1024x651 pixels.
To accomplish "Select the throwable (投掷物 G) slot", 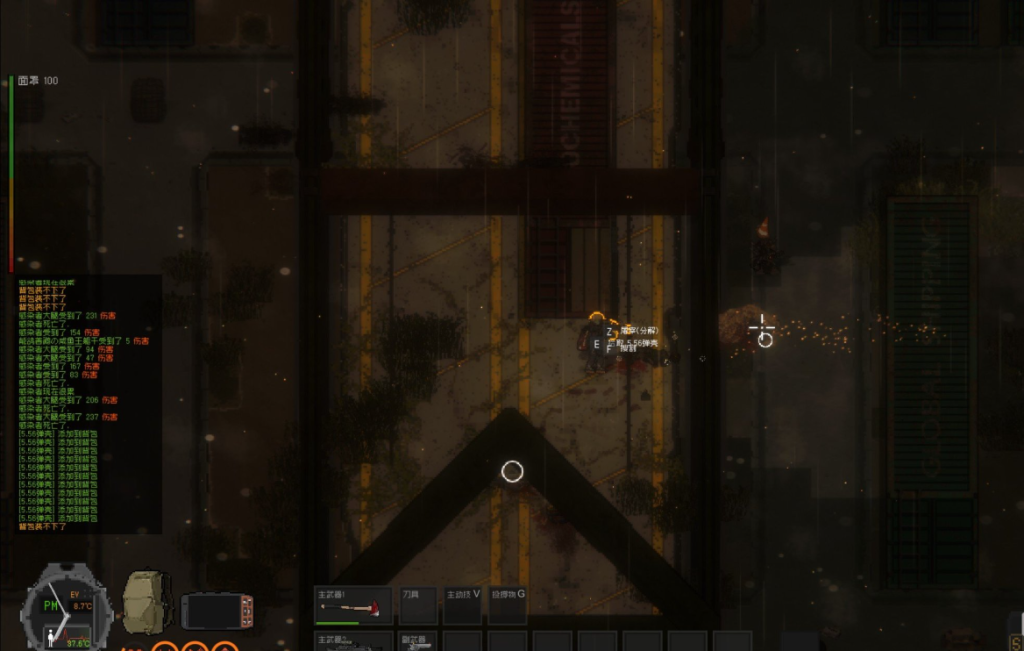I will click(507, 605).
